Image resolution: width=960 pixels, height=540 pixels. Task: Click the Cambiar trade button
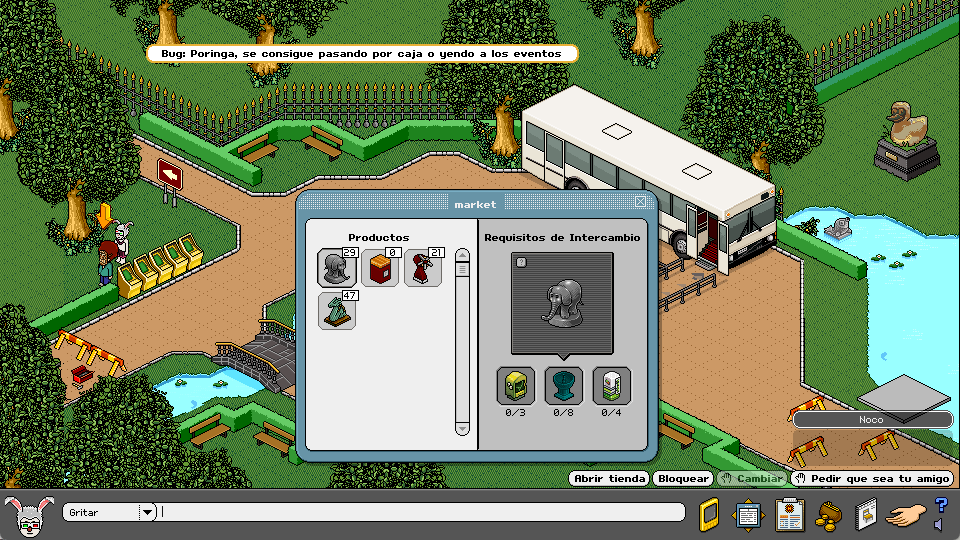coord(752,479)
